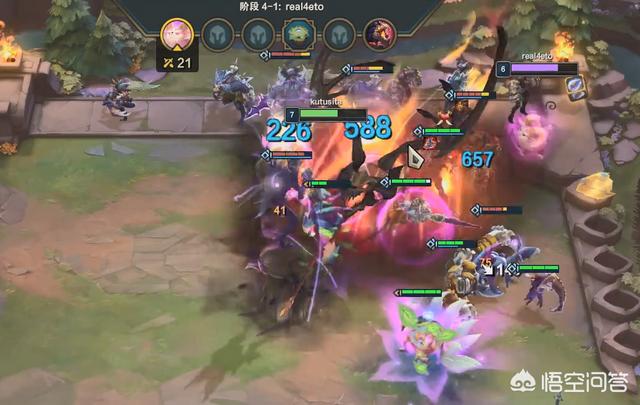
Task: Click the green carousel round icon
Action: pos(297,35)
